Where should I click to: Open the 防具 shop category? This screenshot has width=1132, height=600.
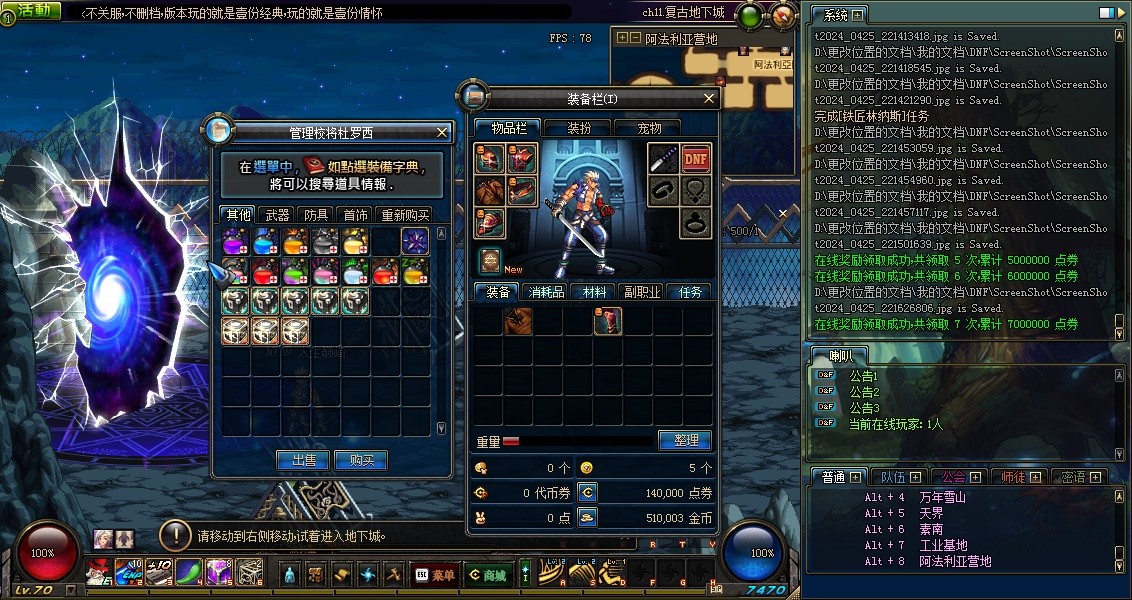click(317, 215)
